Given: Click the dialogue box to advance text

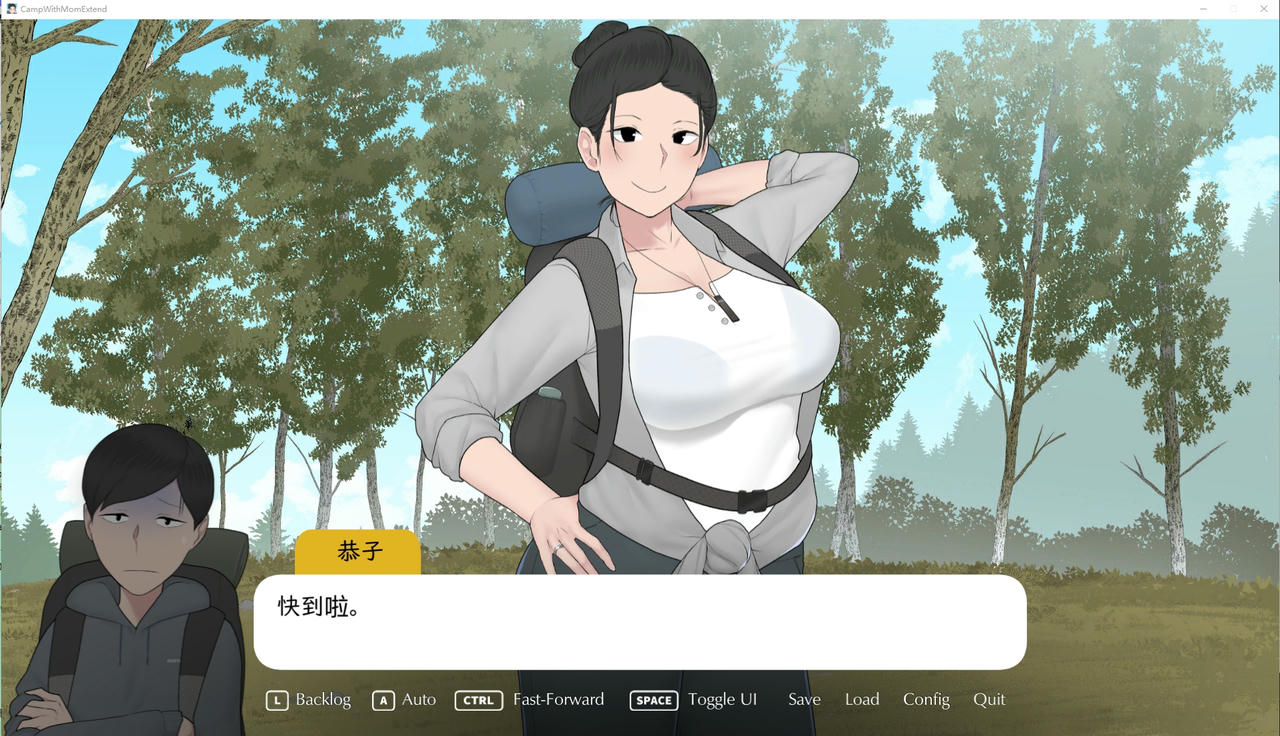Looking at the screenshot, I should (640, 620).
